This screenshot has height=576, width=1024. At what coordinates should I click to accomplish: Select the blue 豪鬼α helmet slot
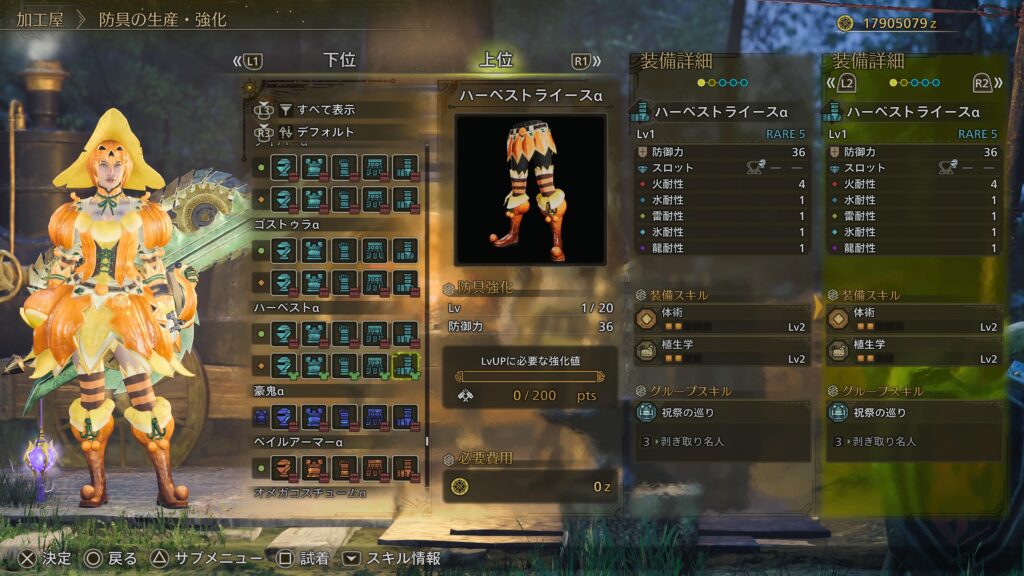click(x=285, y=416)
